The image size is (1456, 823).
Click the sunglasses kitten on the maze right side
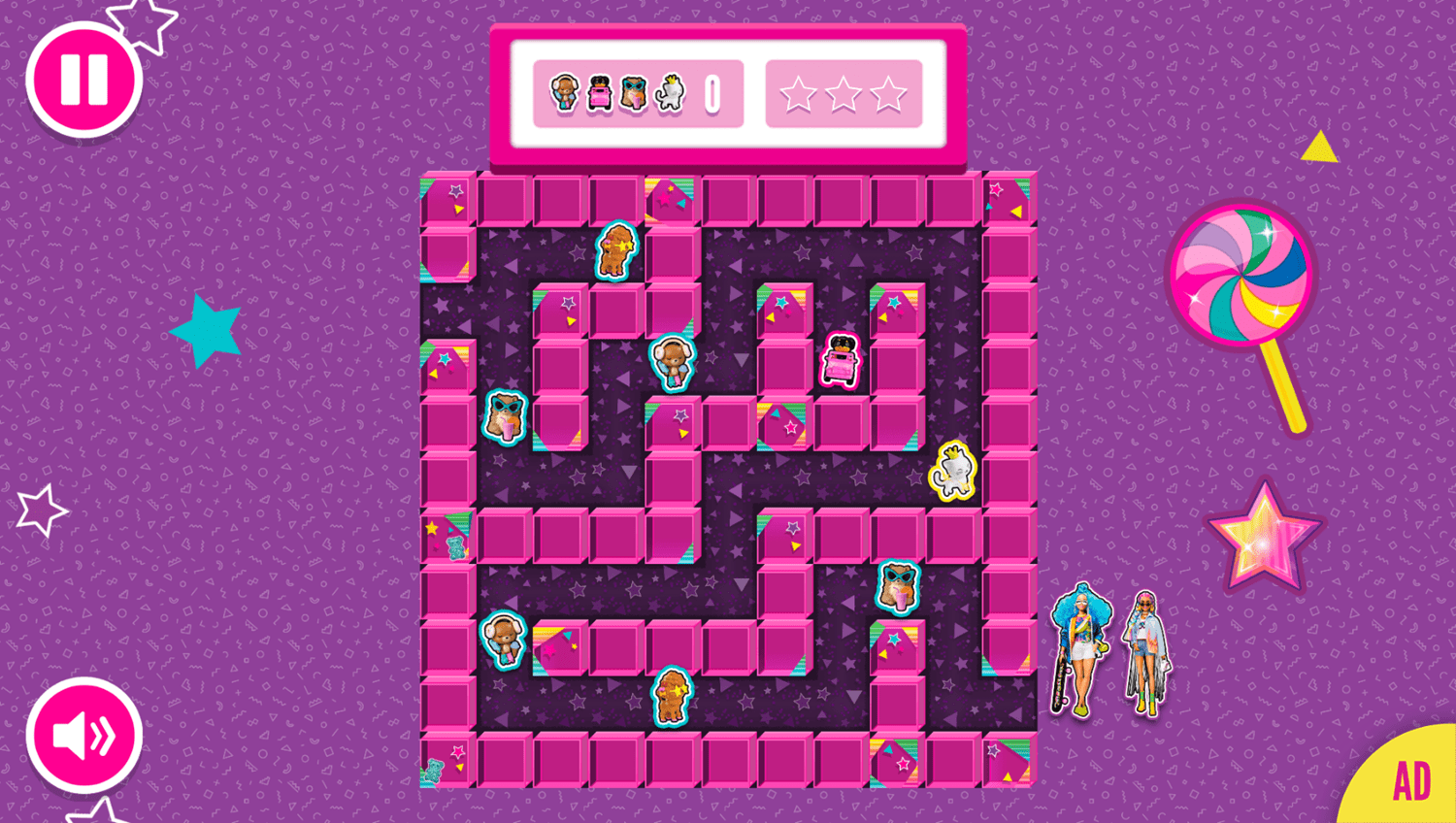[894, 582]
